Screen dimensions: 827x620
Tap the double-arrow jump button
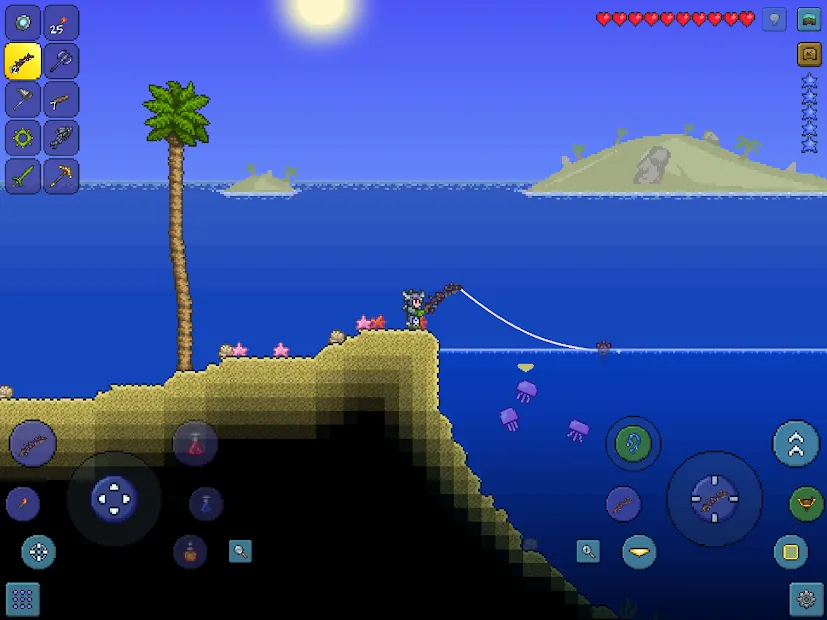796,444
